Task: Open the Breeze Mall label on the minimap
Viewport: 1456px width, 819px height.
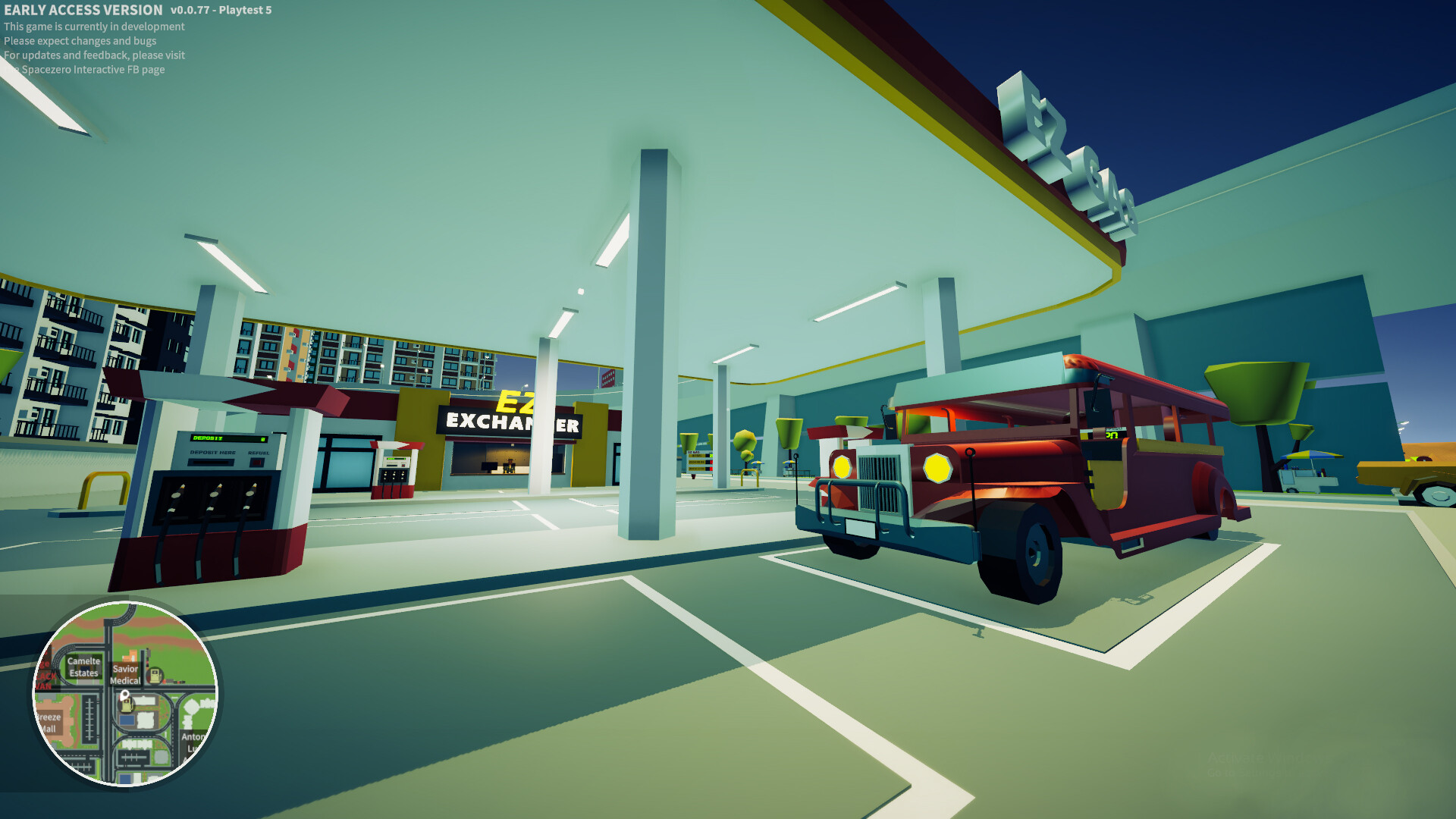Action: point(49,721)
